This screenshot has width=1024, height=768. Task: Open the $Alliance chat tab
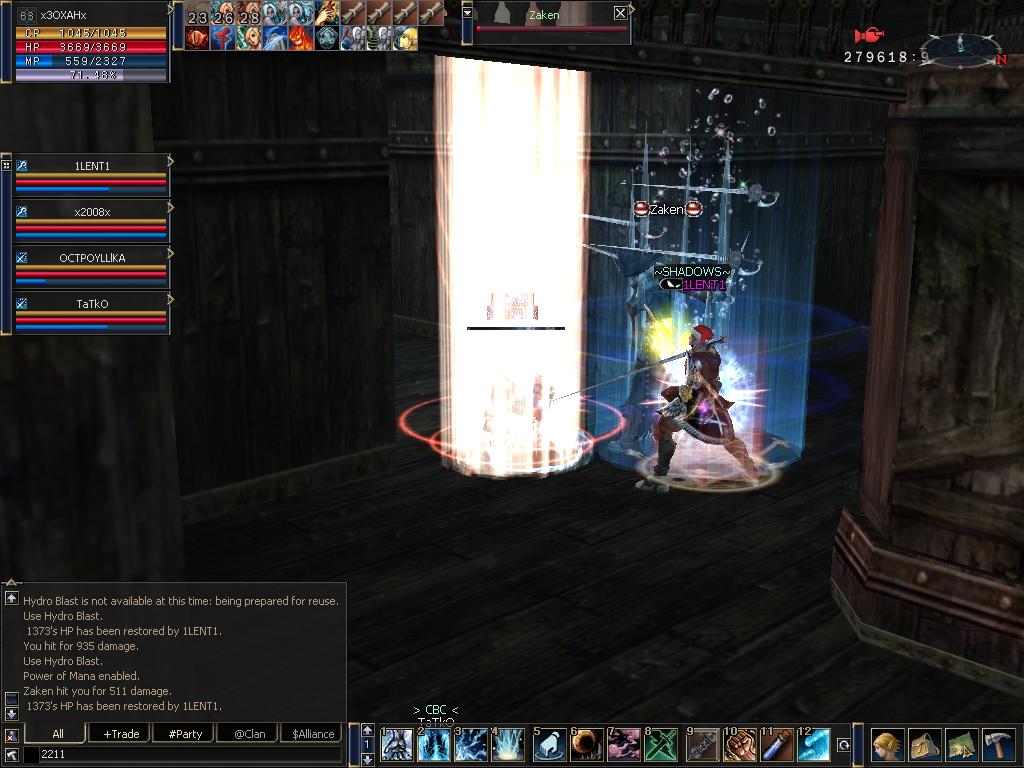click(x=312, y=734)
